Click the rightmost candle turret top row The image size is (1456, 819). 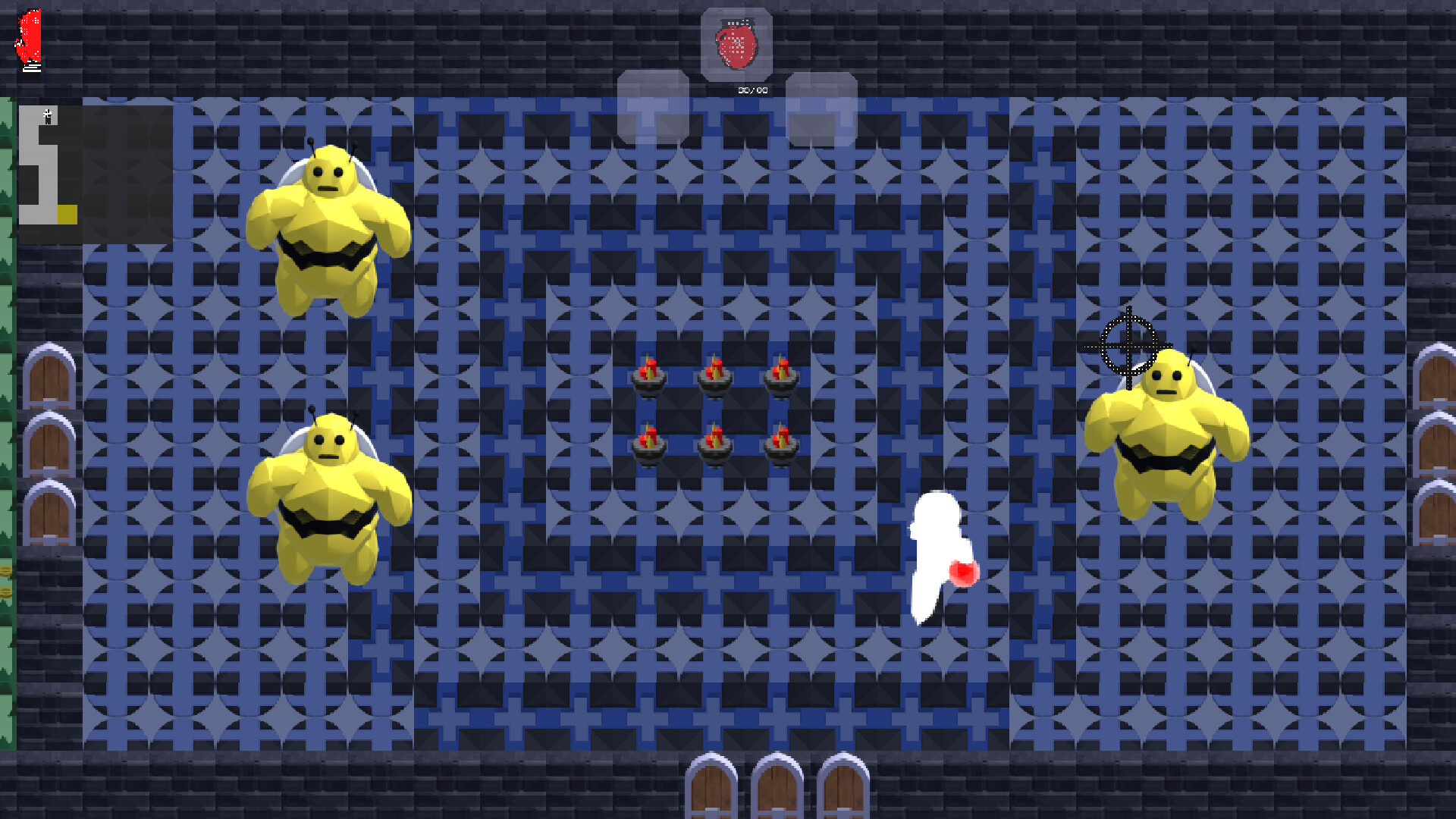point(783,376)
